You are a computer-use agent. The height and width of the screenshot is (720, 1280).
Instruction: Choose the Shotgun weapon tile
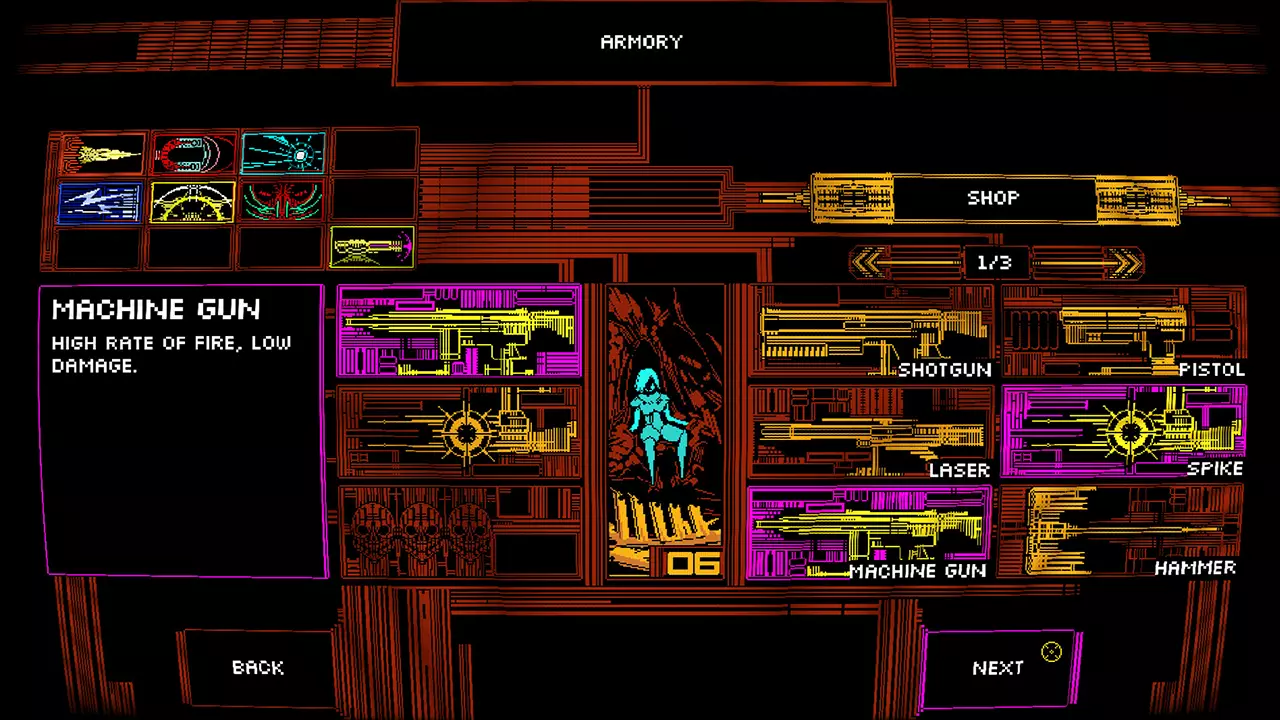point(870,332)
